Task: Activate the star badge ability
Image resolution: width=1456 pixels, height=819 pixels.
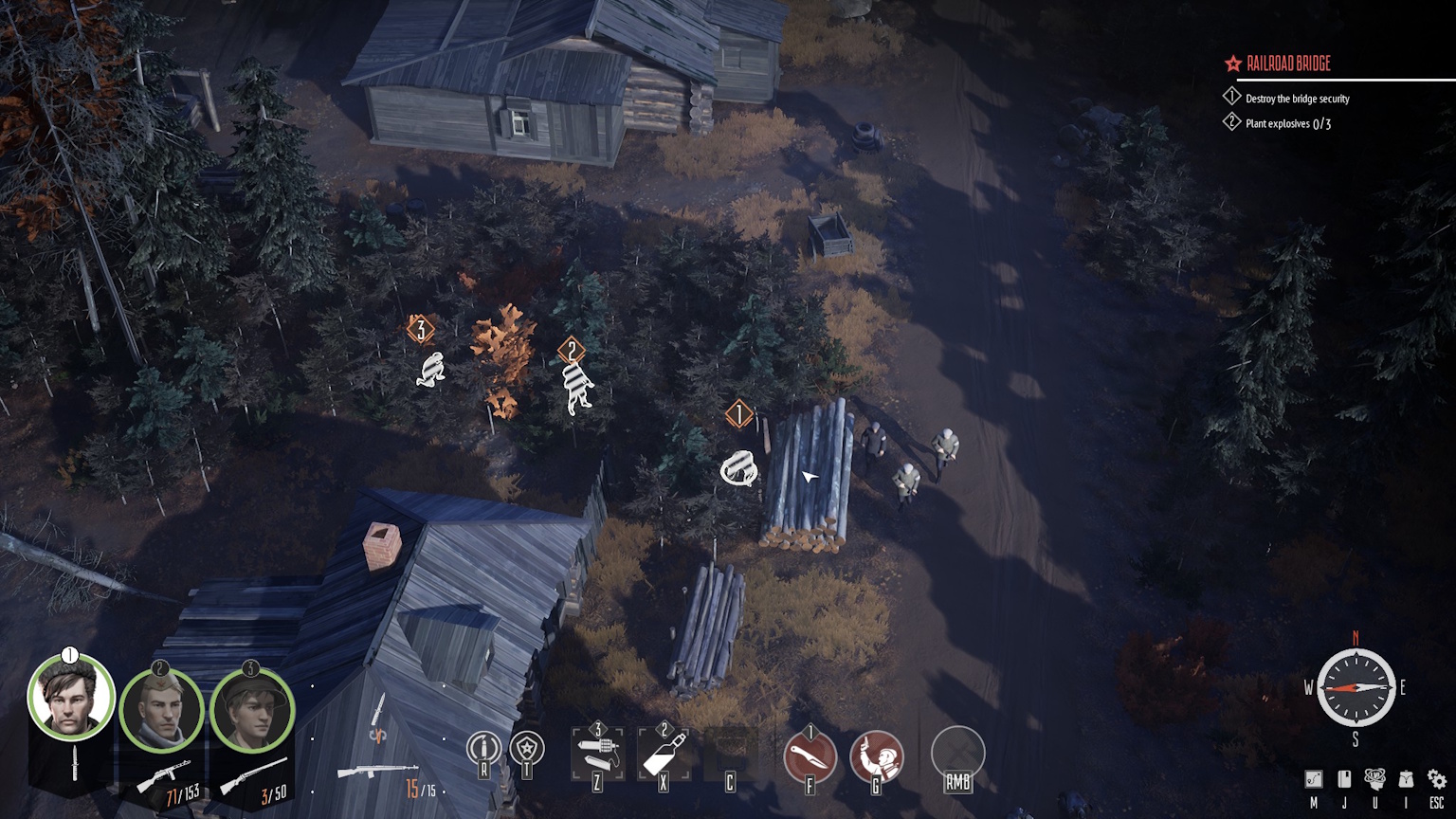Action: coord(527,749)
